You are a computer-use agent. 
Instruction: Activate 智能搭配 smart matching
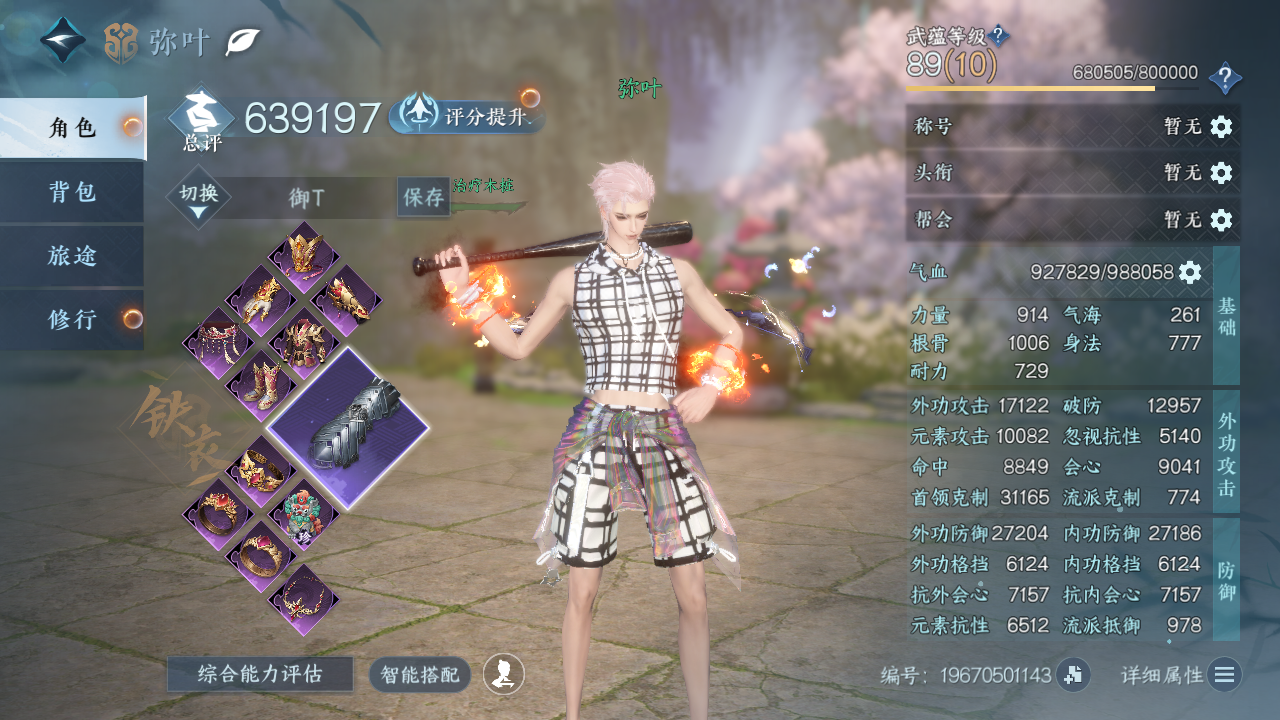coord(420,674)
